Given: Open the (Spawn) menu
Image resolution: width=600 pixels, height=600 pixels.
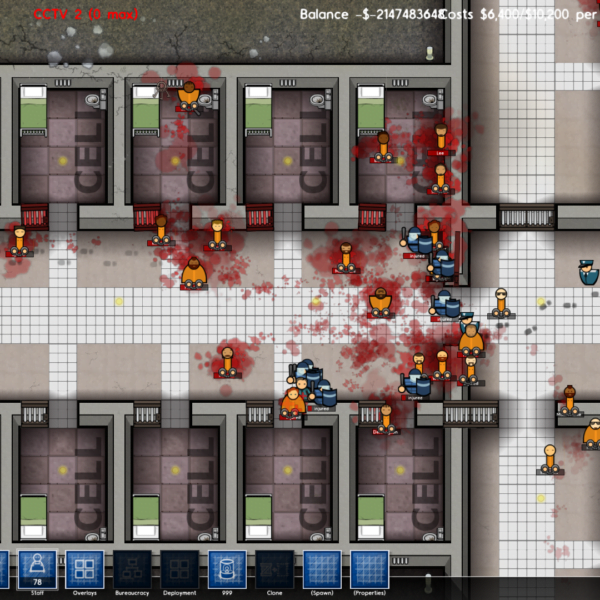Looking at the screenshot, I should pos(322,569).
